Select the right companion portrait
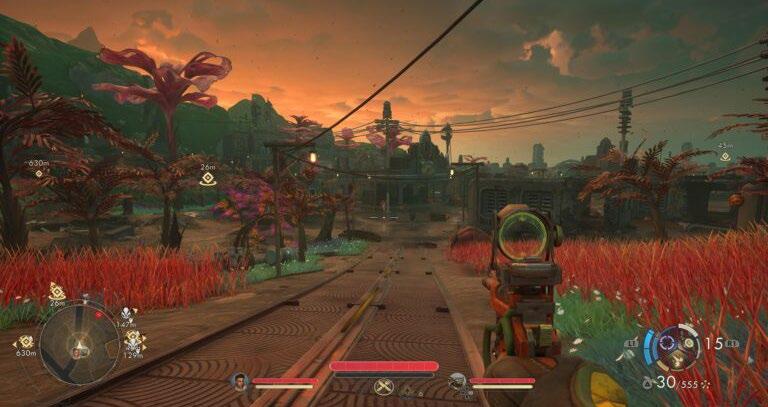This screenshot has width=768, height=407. [457, 381]
